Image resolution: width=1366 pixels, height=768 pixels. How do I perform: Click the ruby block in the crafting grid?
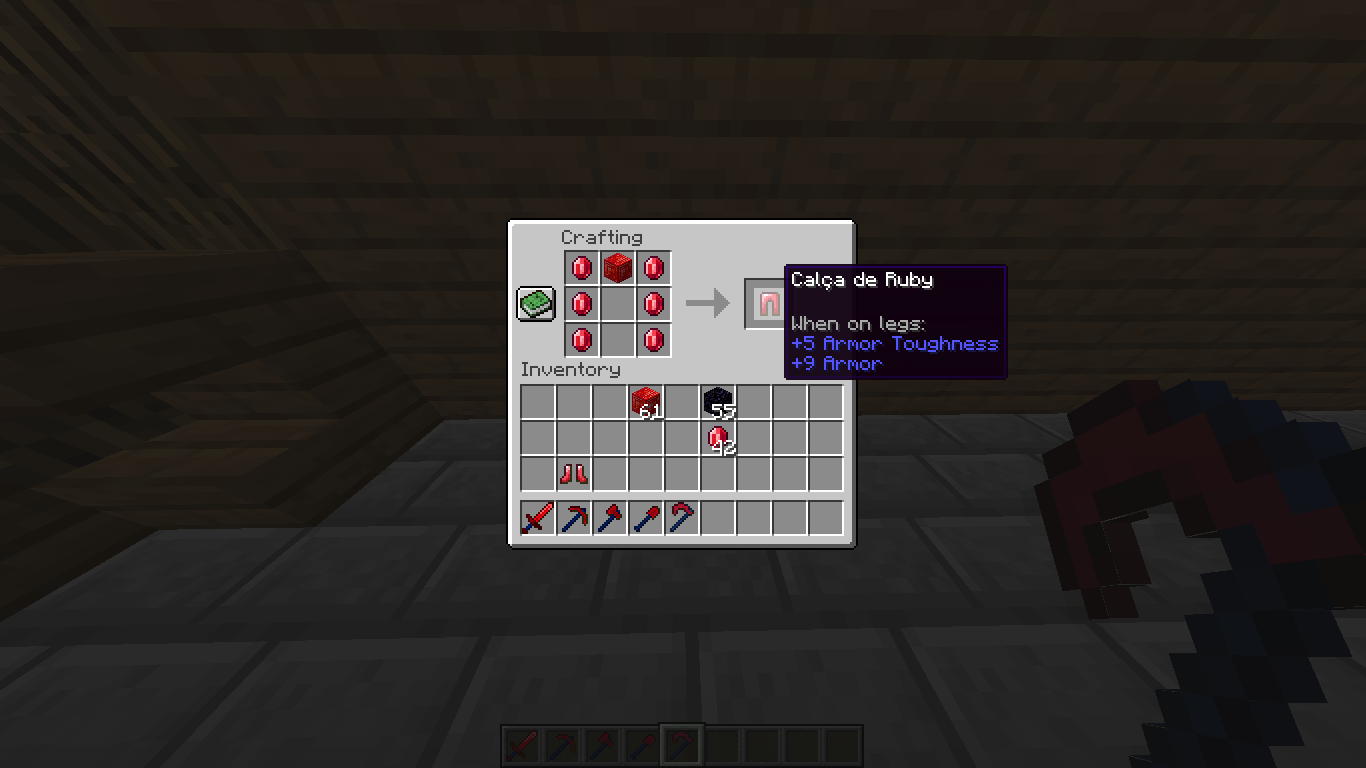pos(617,266)
